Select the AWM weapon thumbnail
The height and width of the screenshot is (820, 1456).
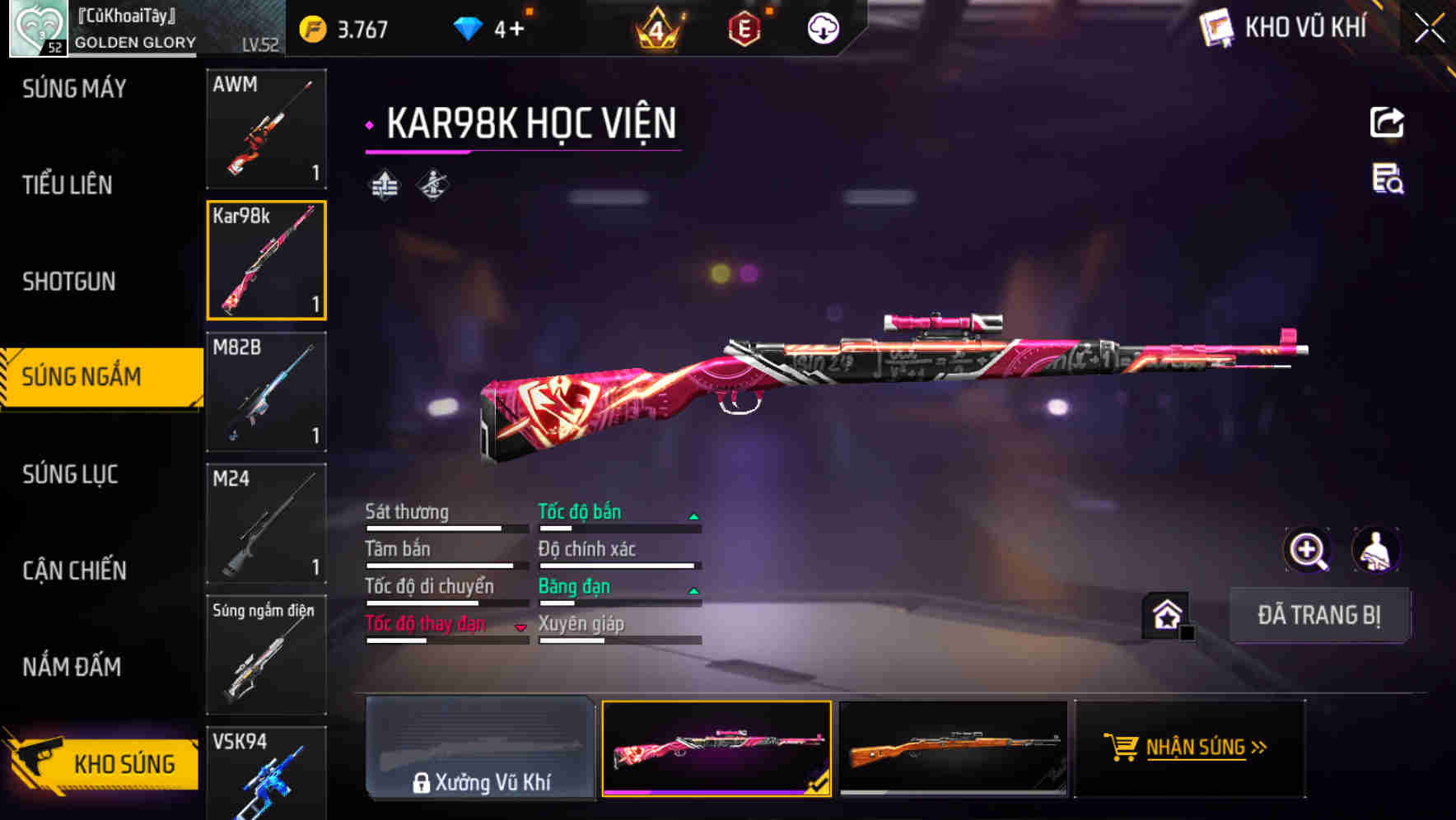click(x=266, y=129)
